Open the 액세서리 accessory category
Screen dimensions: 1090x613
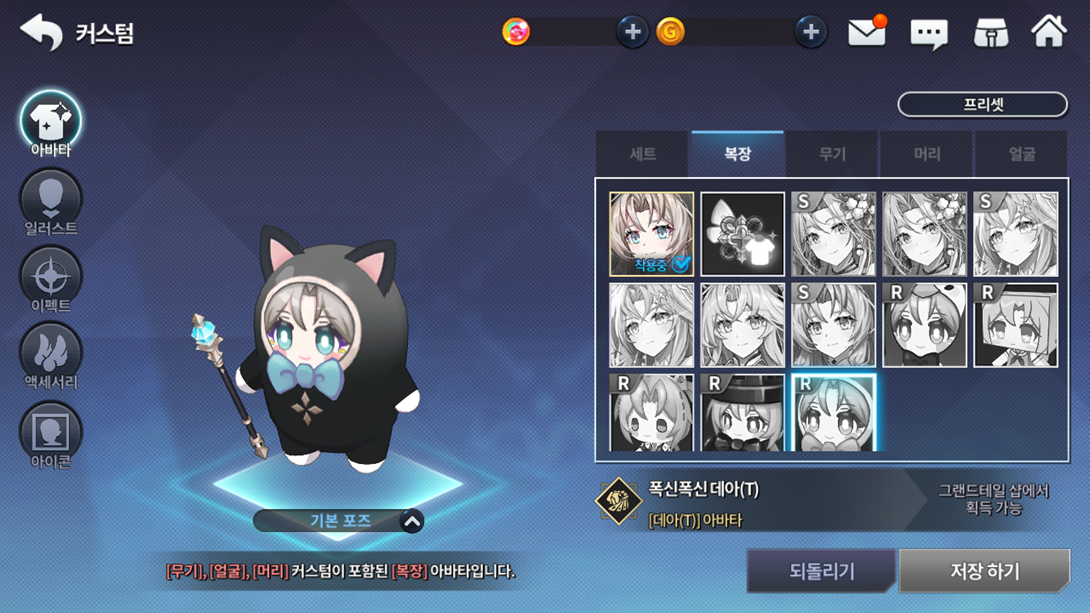50,355
